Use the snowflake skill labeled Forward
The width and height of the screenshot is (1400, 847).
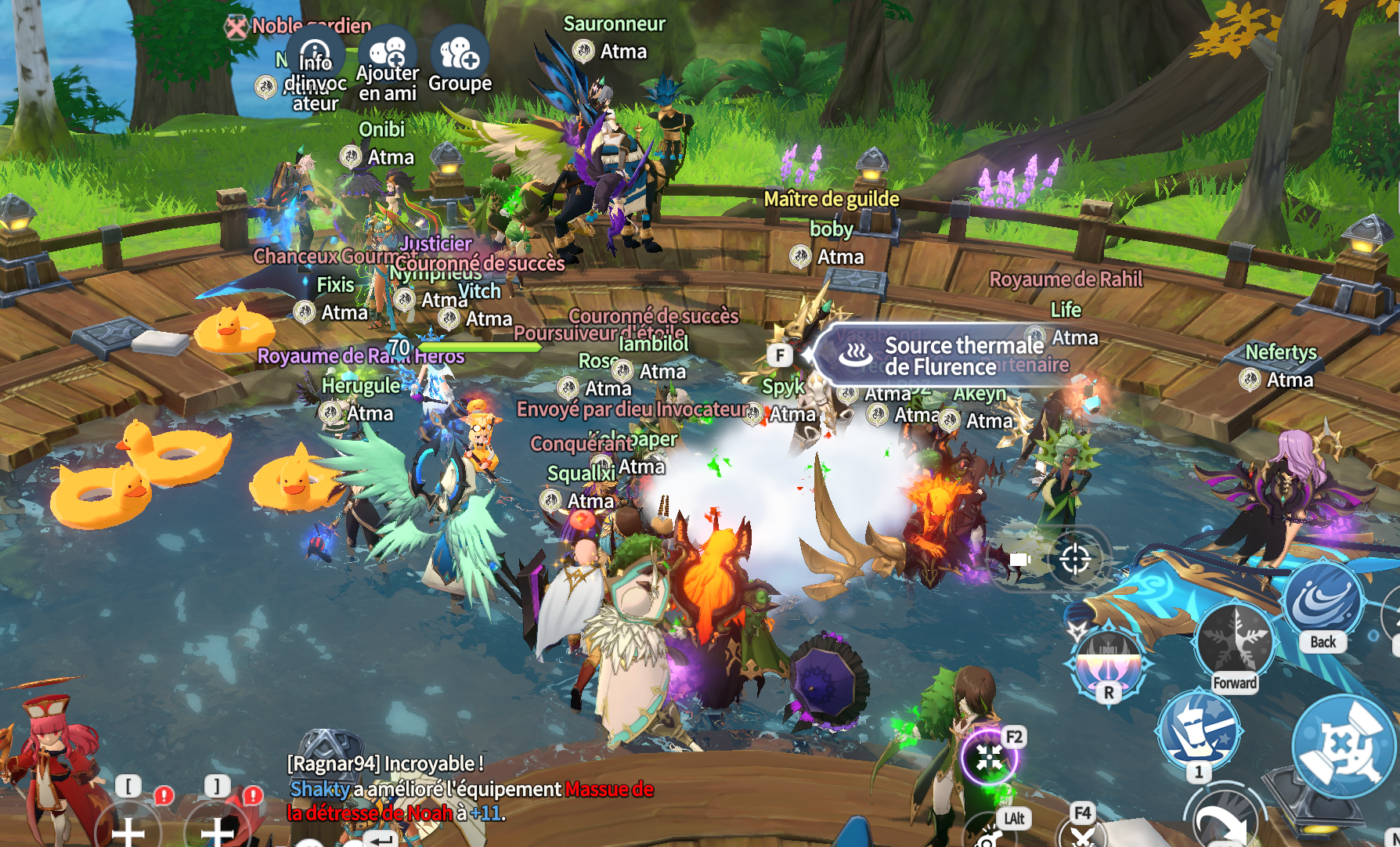pos(1235,642)
